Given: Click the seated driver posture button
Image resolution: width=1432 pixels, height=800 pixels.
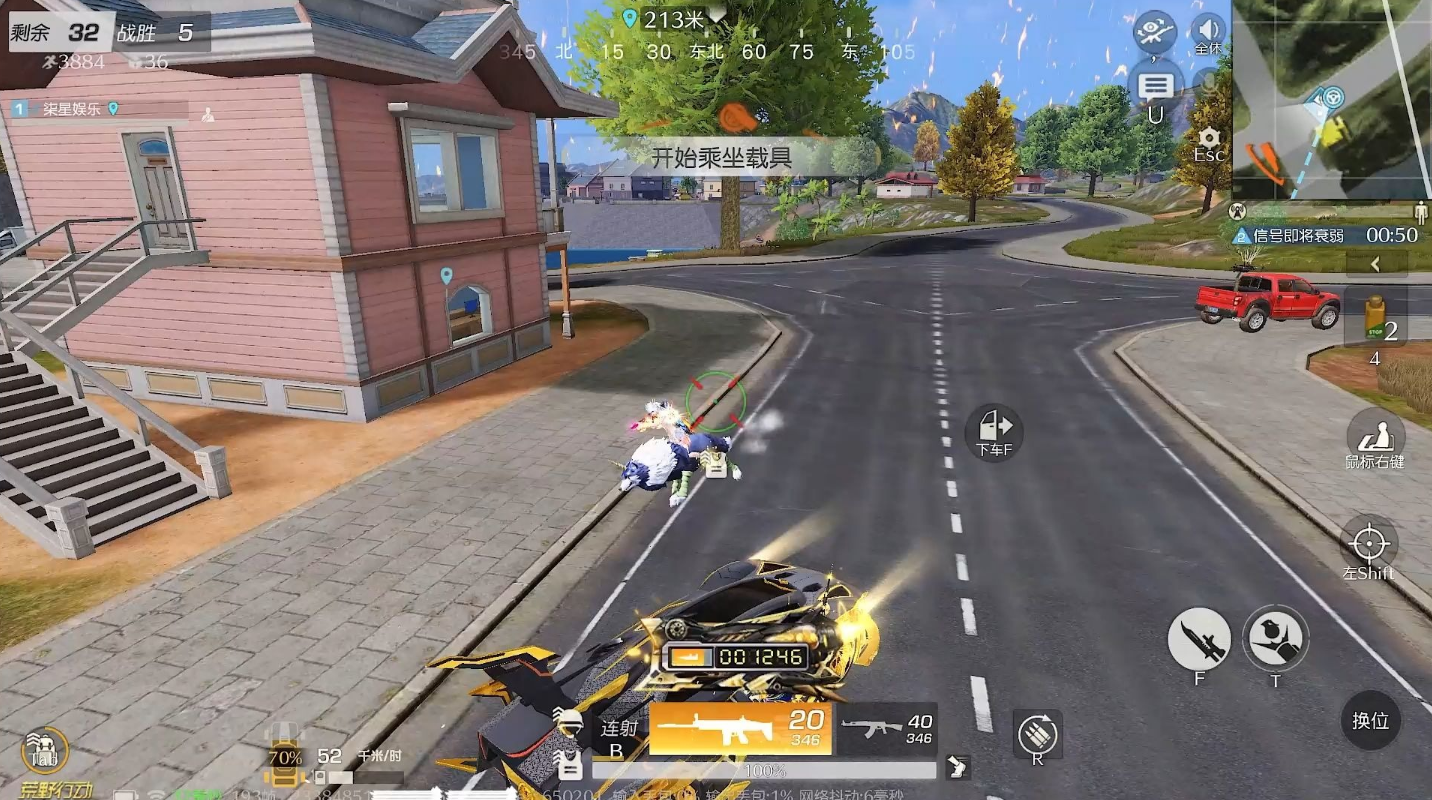Looking at the screenshot, I should pyautogui.click(x=1375, y=437).
